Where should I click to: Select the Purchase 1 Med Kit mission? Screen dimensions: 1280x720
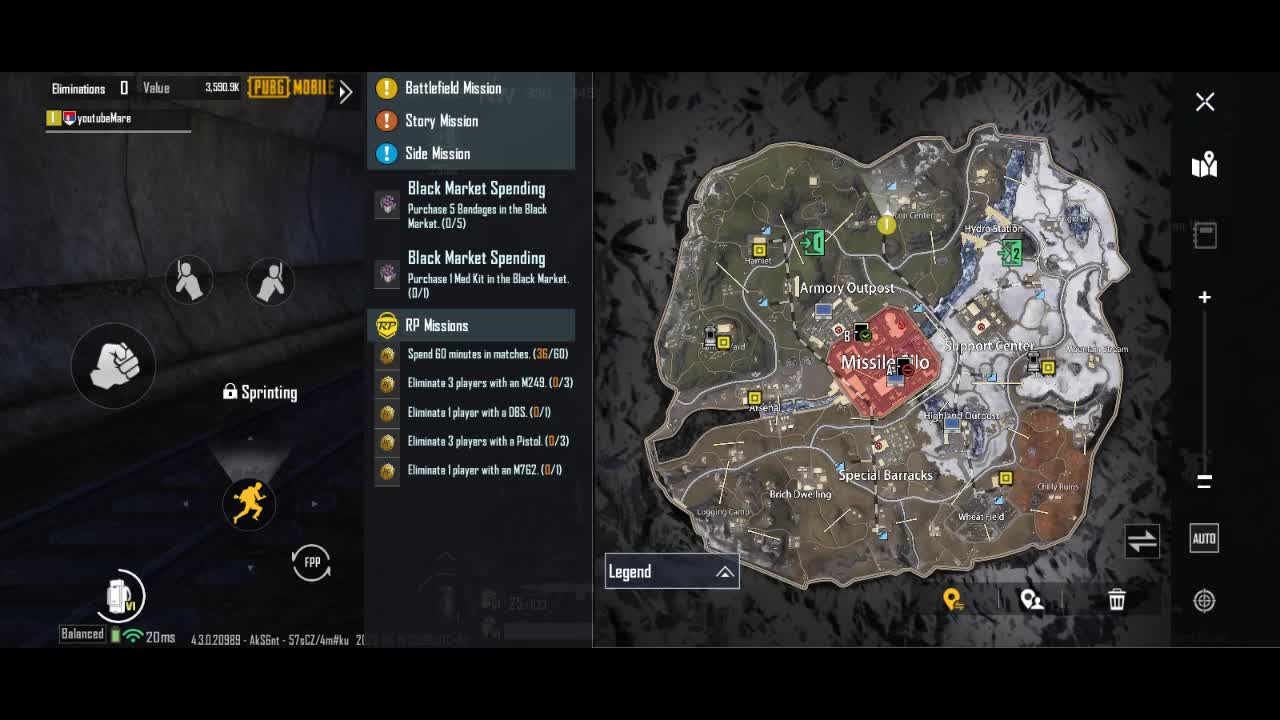click(476, 273)
